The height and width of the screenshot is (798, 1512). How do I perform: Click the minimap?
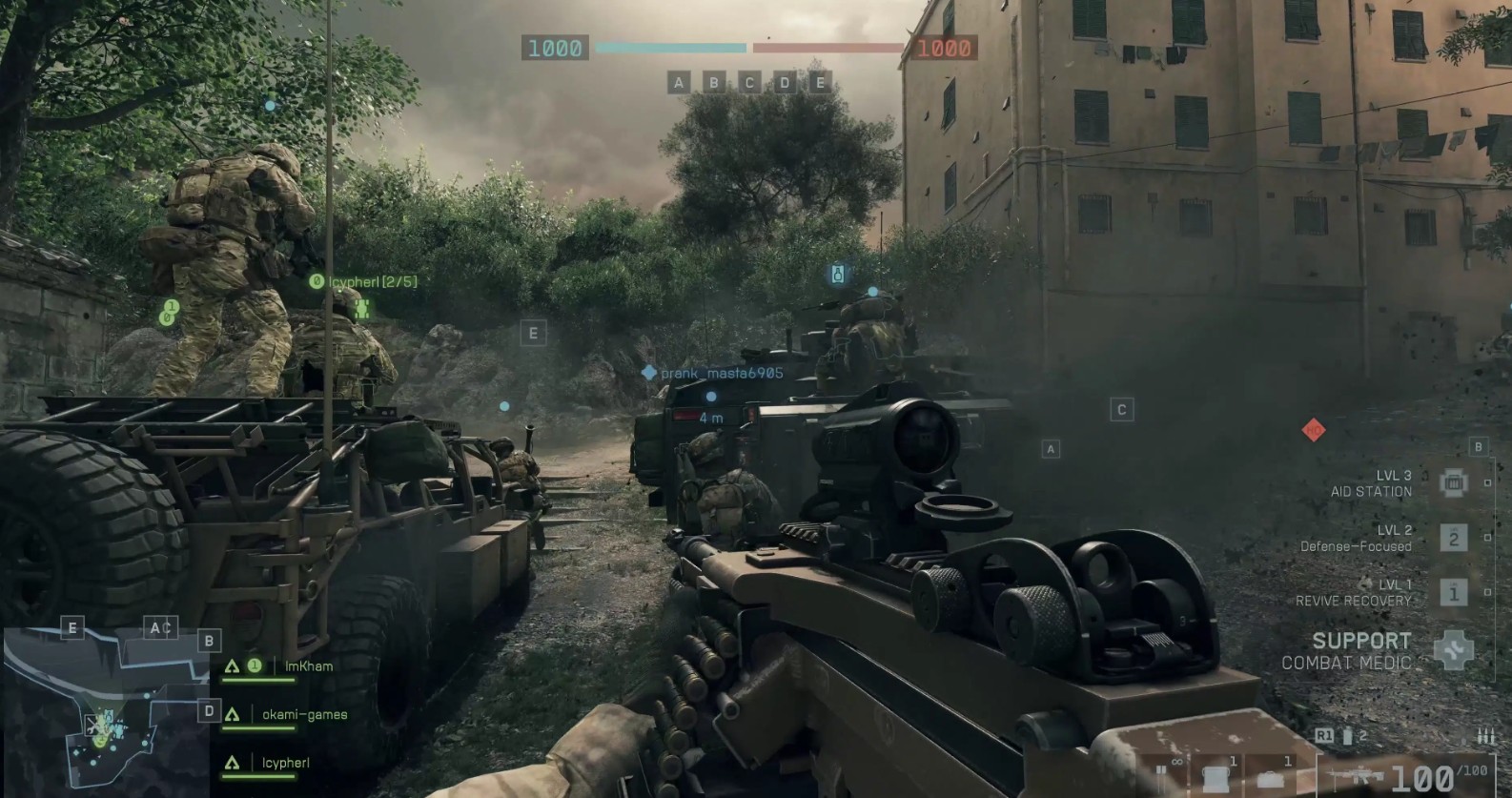105,710
